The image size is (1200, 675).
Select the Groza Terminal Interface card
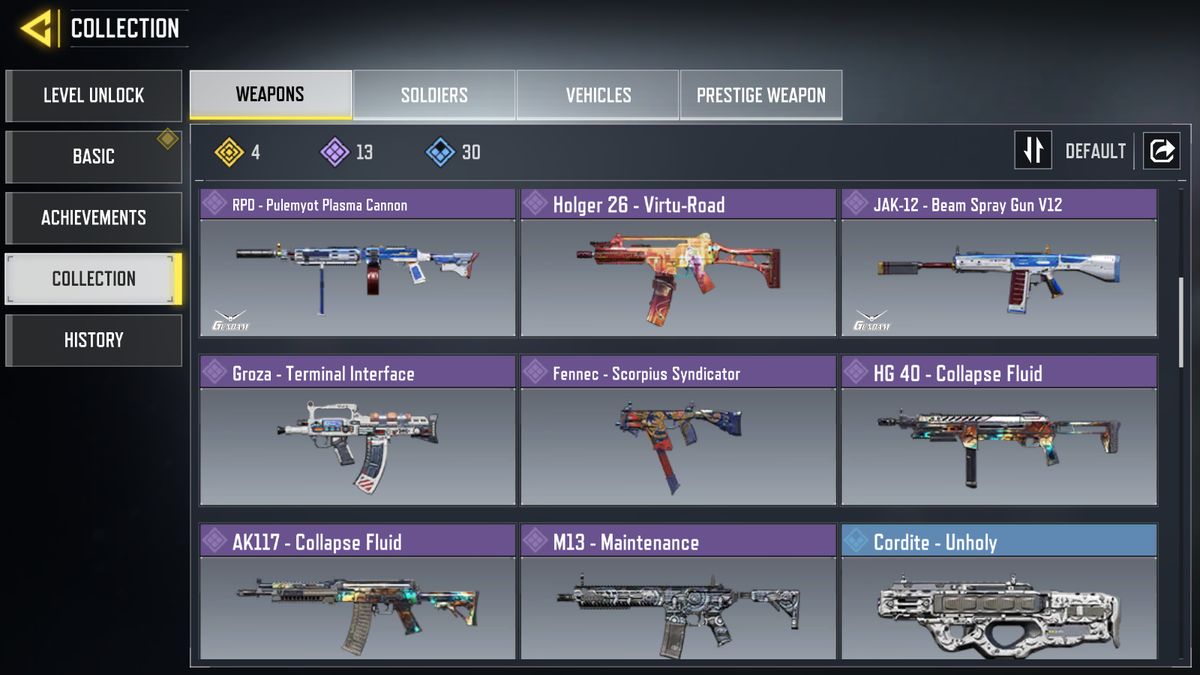click(358, 431)
